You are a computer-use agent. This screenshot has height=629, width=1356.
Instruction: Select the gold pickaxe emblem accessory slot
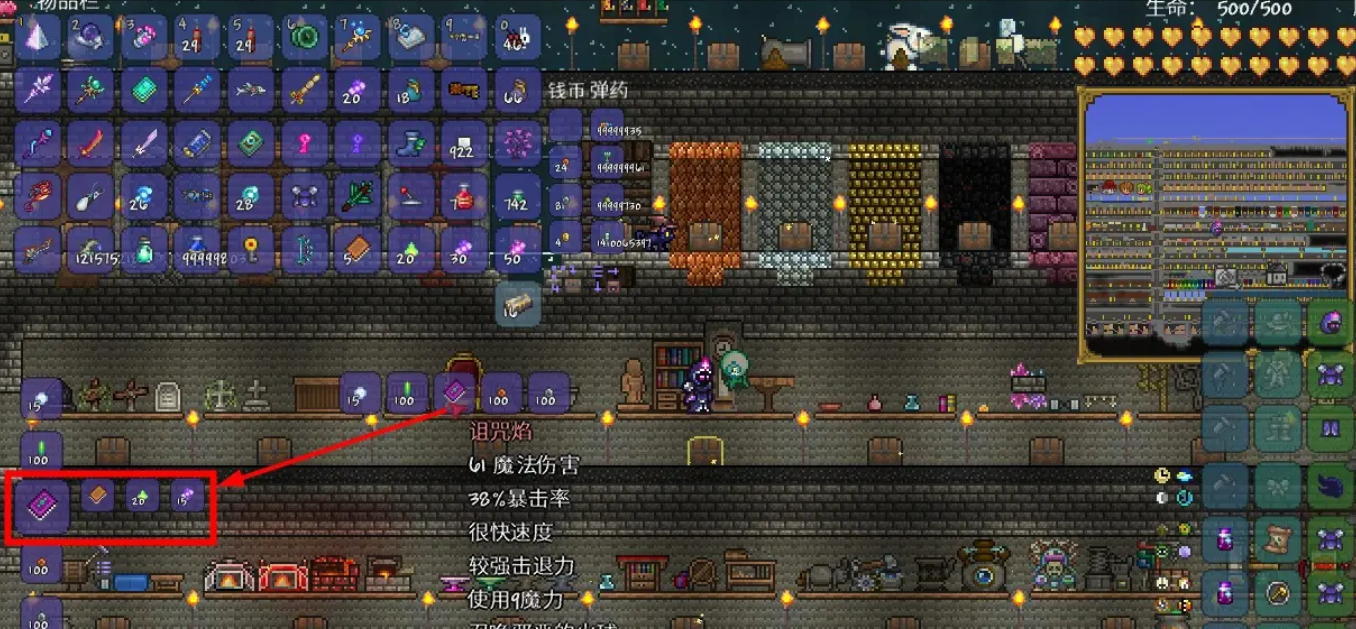coord(1277,594)
